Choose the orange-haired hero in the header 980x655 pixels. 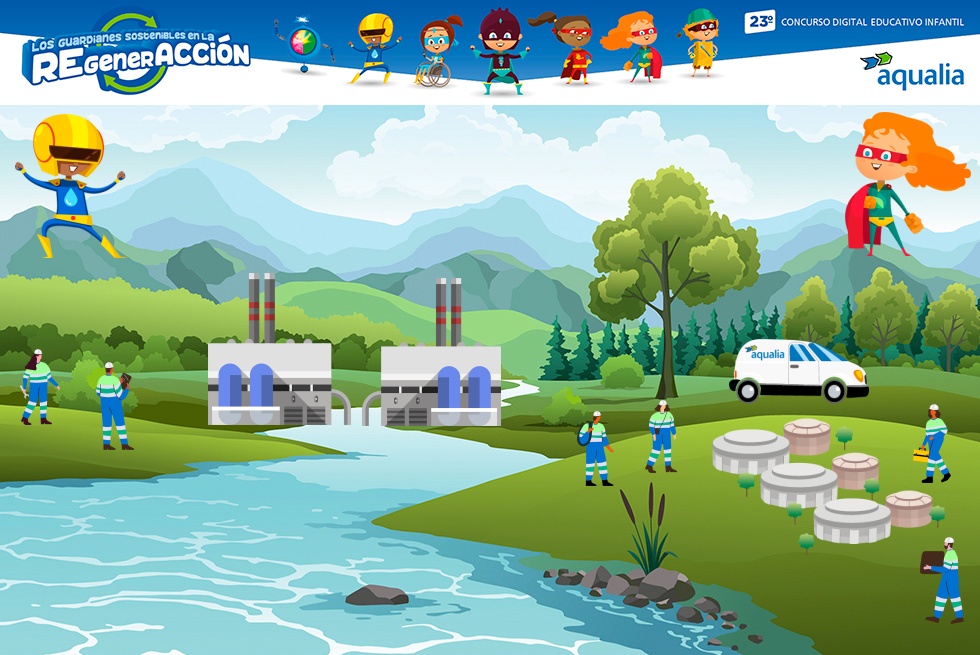pyautogui.click(x=634, y=48)
